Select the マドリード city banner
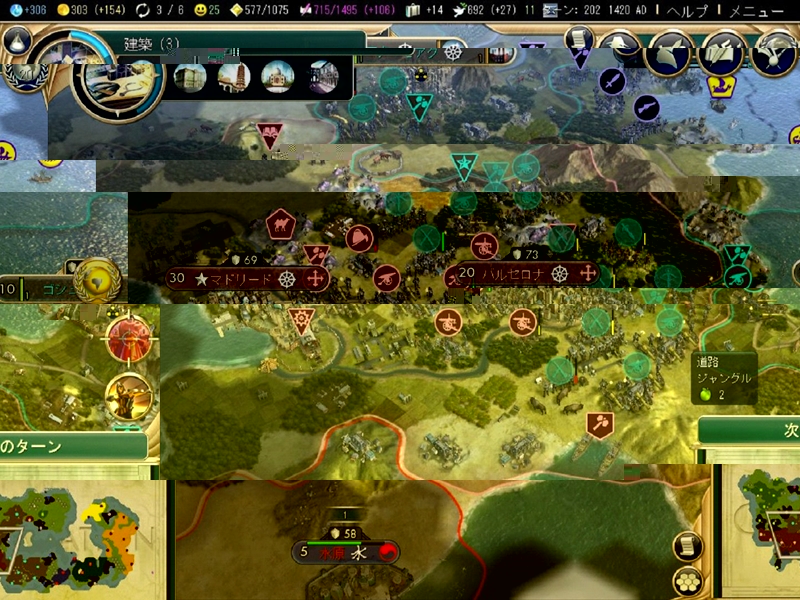This screenshot has height=600, width=800. click(x=247, y=278)
